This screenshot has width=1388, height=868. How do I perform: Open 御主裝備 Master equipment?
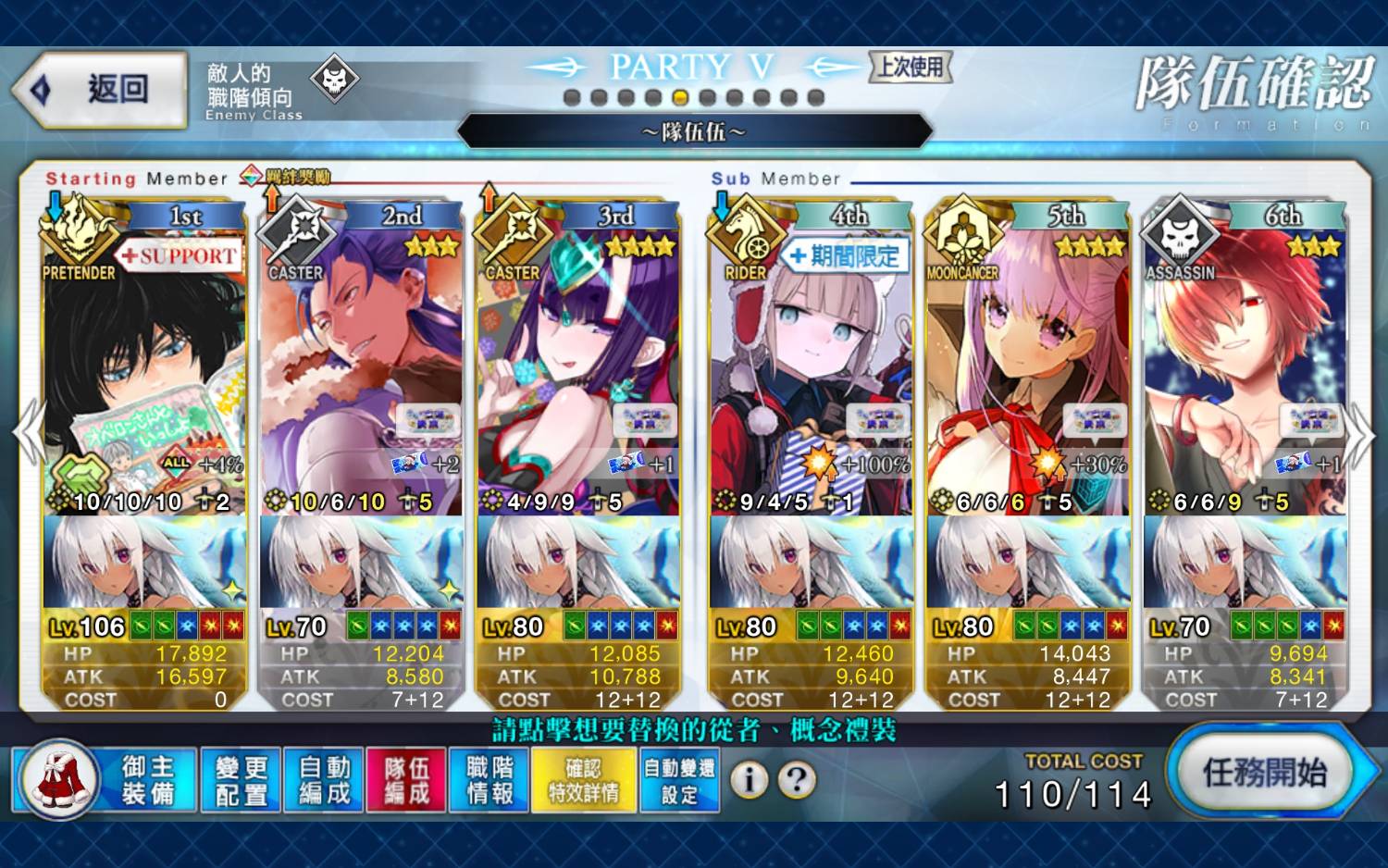pos(105,780)
